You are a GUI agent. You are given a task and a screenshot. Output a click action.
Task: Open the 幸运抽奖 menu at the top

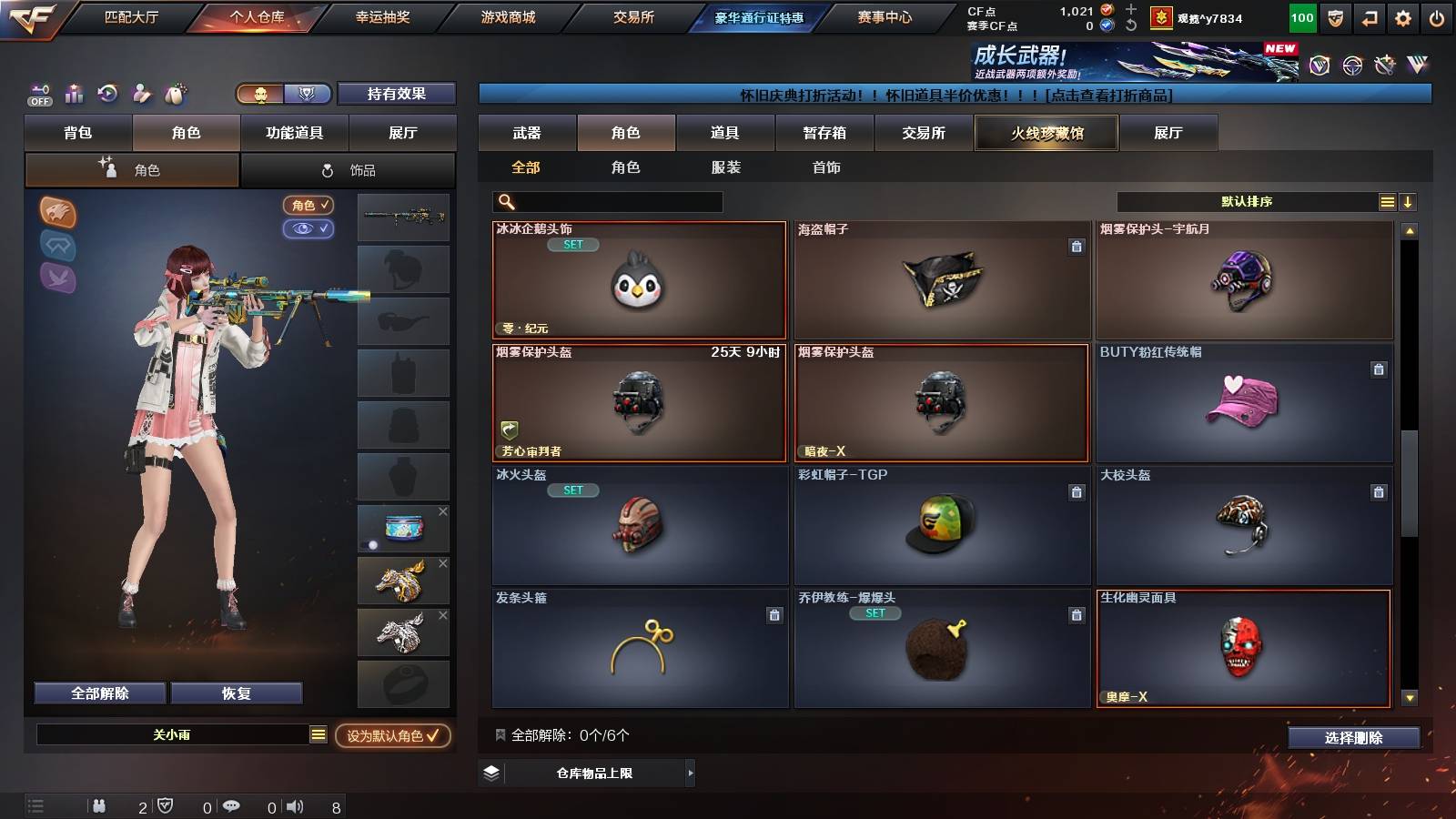380,15
